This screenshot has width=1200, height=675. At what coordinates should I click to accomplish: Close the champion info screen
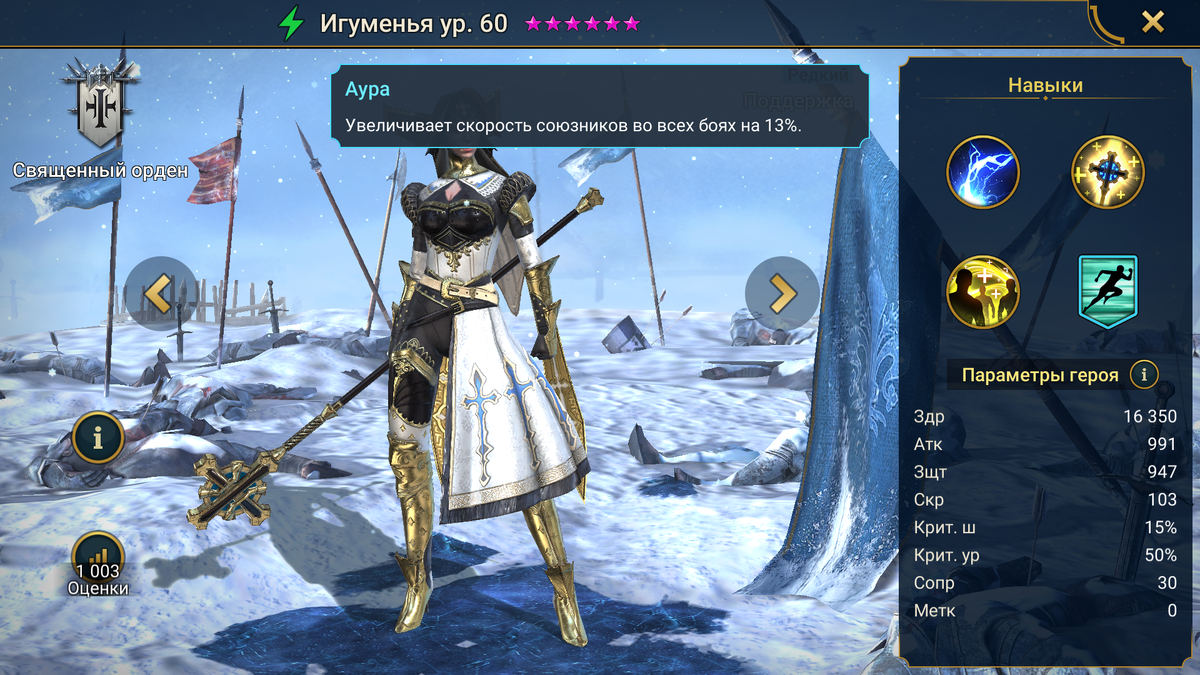(1153, 22)
